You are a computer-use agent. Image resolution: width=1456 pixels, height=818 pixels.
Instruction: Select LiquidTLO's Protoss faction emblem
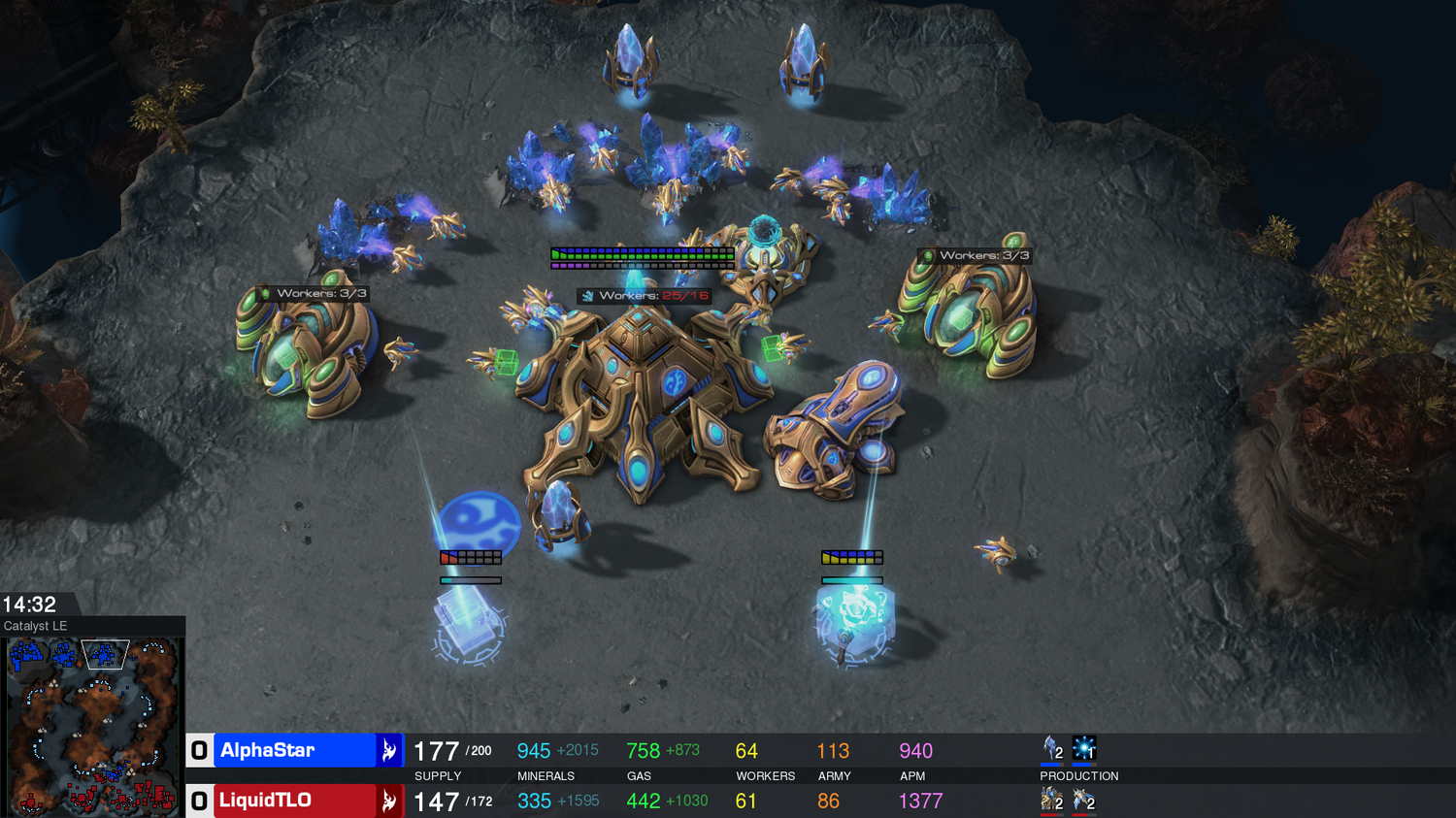(388, 801)
